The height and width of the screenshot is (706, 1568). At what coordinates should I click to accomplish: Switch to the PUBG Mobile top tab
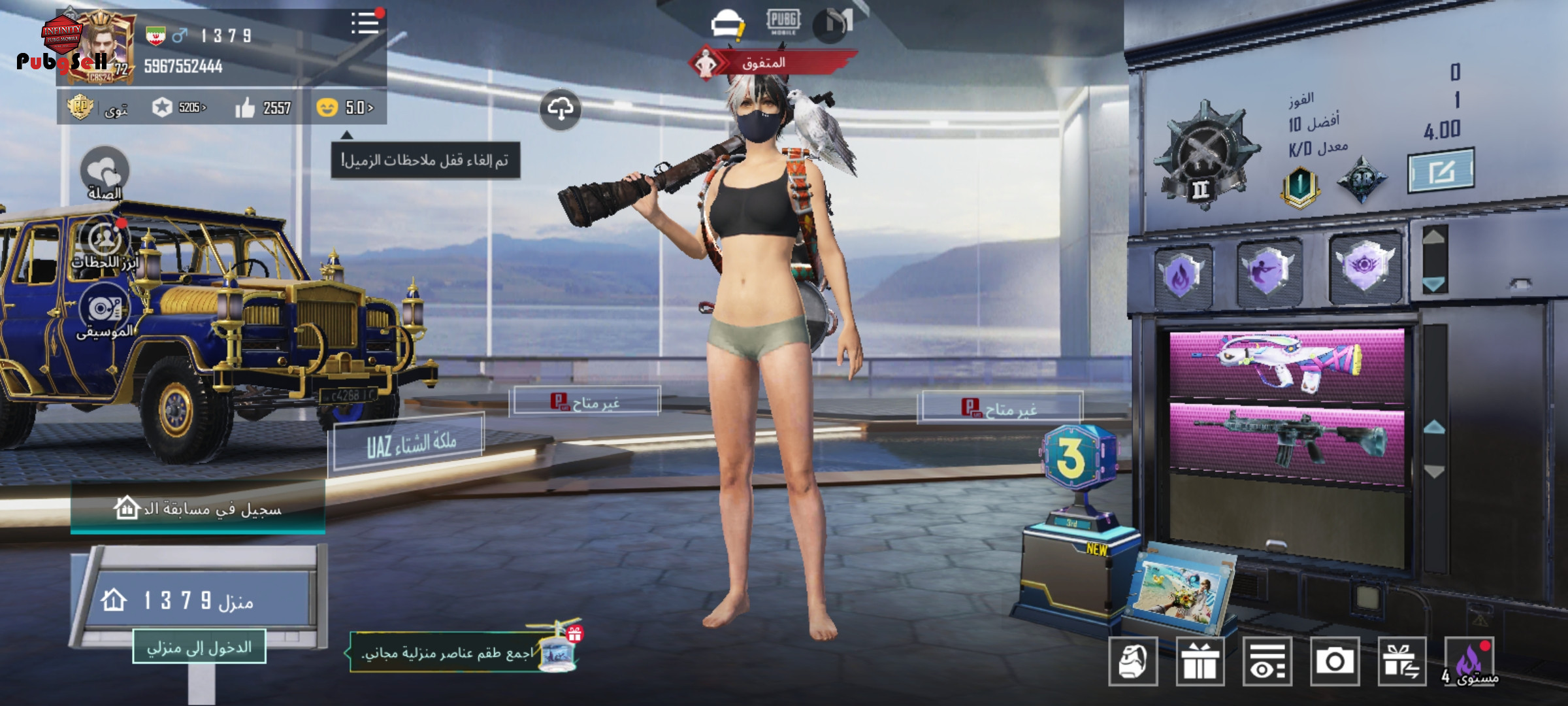[783, 22]
